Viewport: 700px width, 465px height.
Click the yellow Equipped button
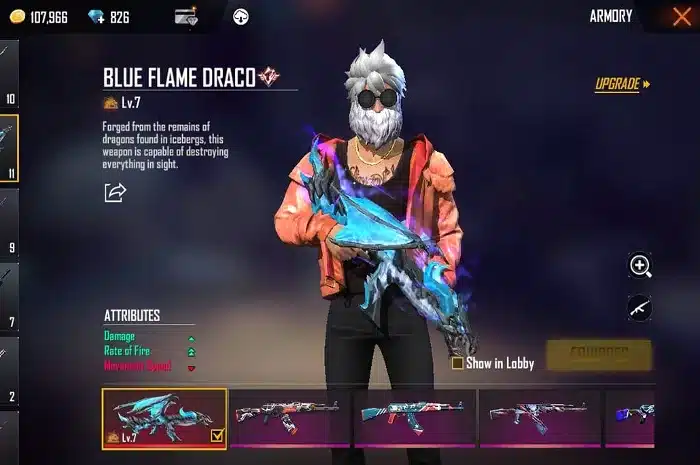(599, 354)
